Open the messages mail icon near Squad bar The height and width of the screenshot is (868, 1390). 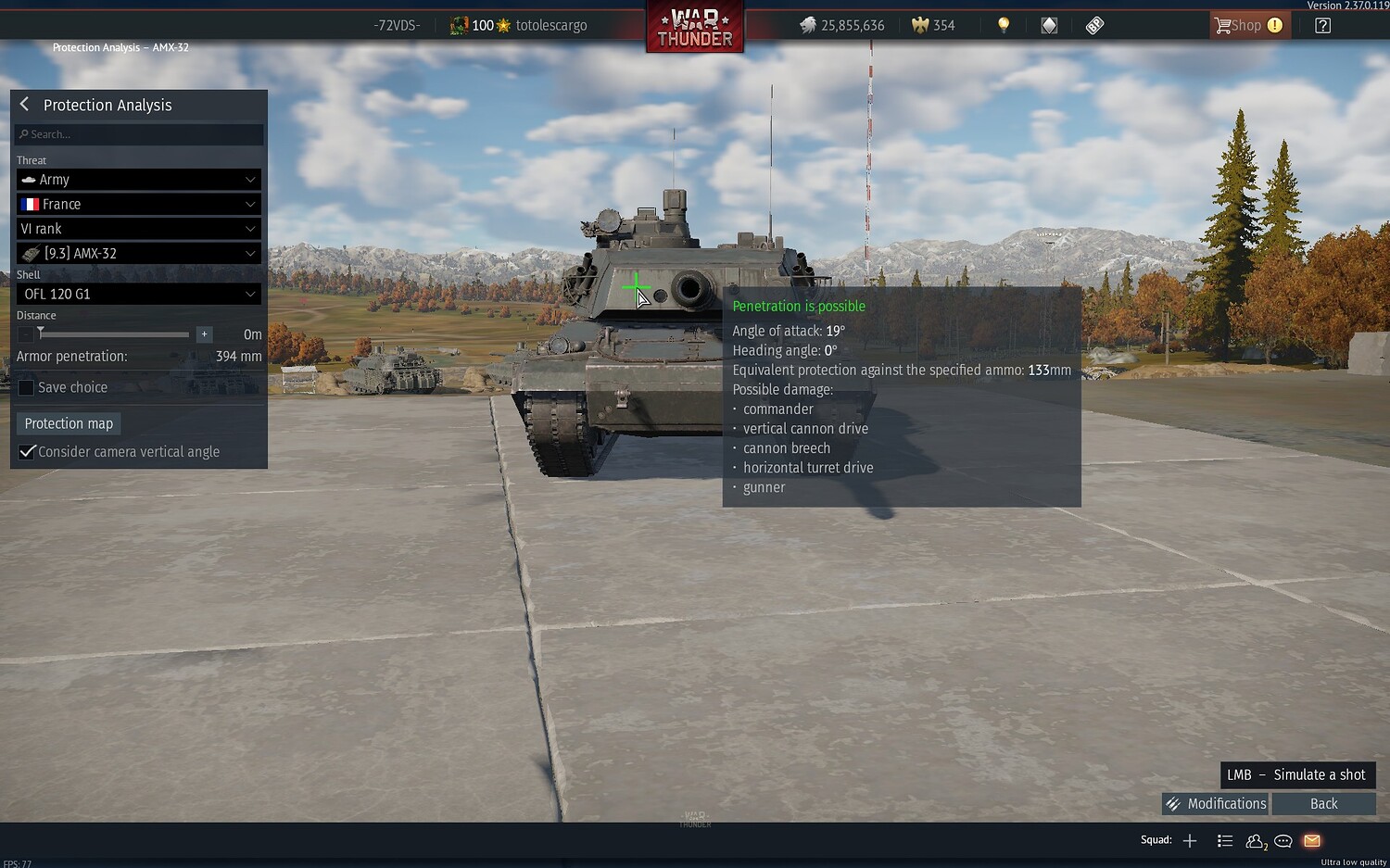1311,841
